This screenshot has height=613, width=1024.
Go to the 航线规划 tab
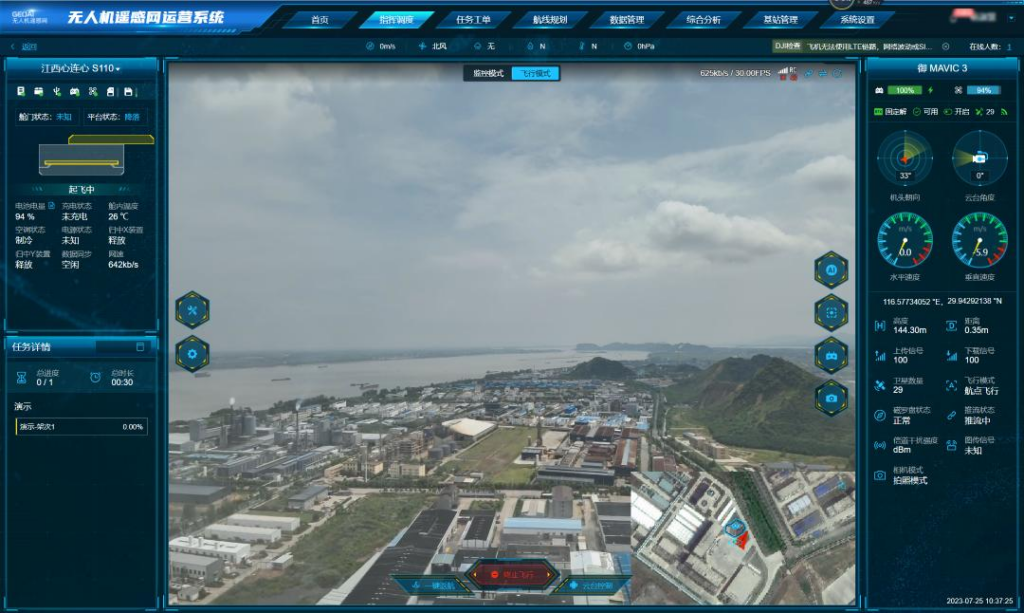(x=549, y=20)
